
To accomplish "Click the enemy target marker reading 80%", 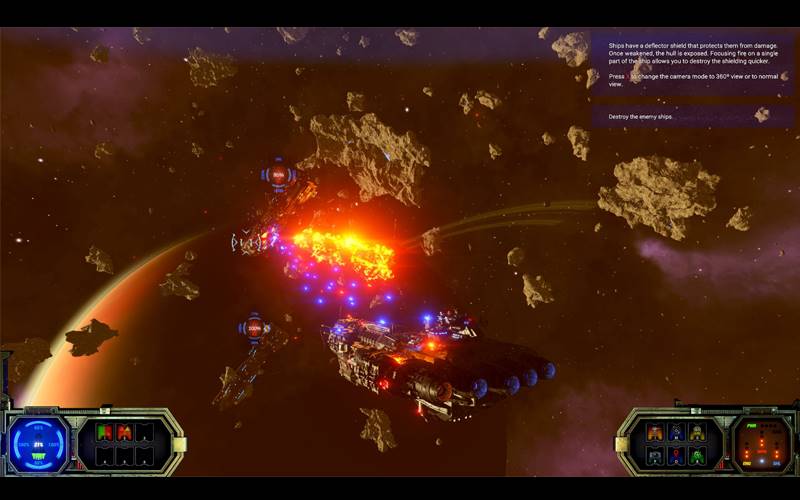I will [278, 175].
